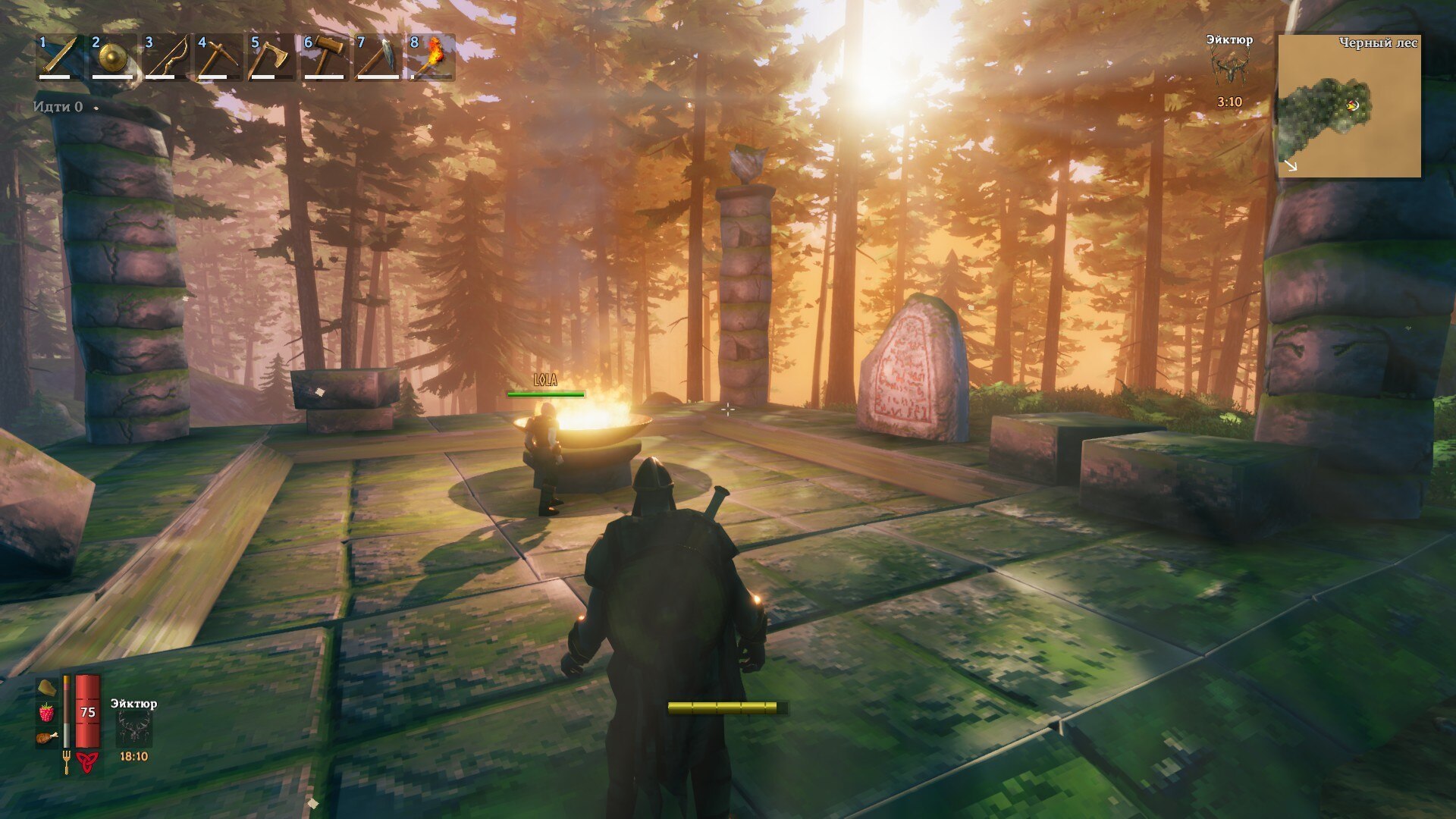Click the yellow food icon above raspberry

(x=47, y=688)
